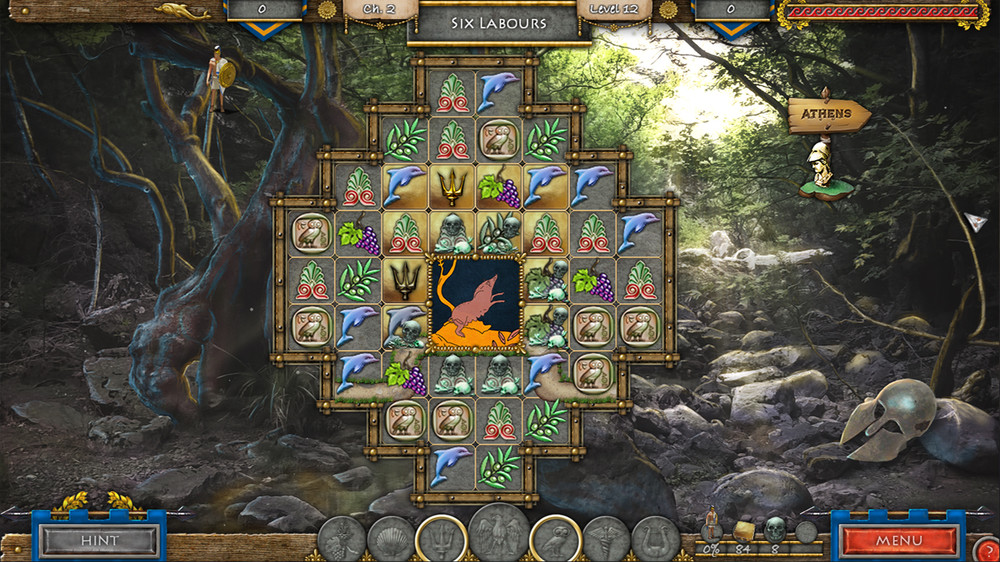Open the red Menu button

(898, 541)
